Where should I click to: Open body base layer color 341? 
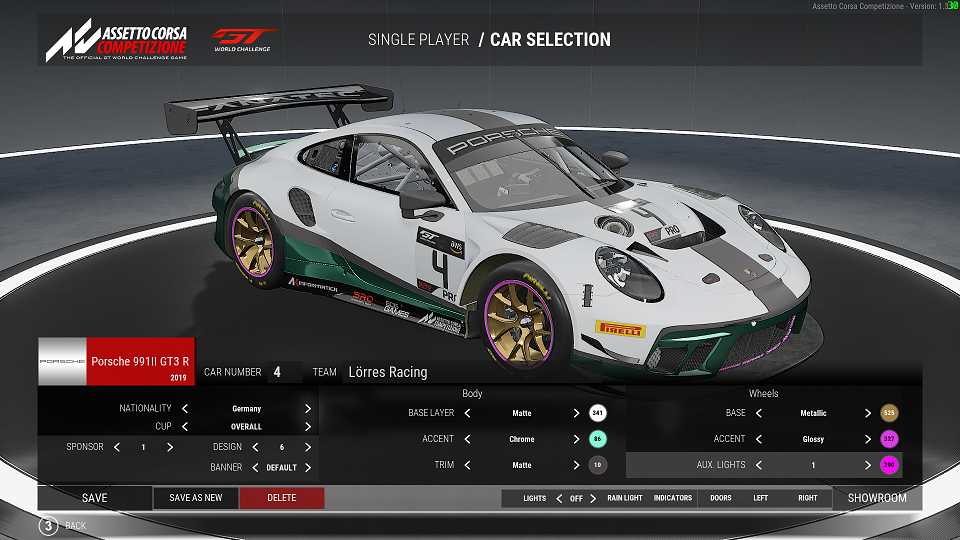598,413
